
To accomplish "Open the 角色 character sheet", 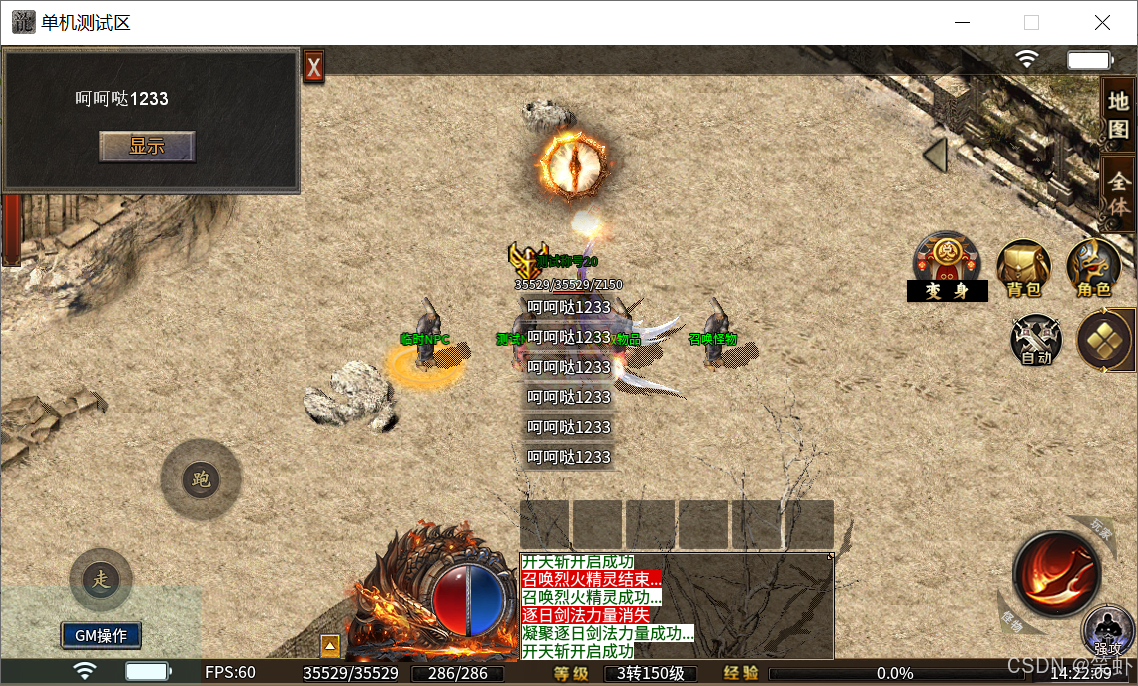I will point(1093,268).
